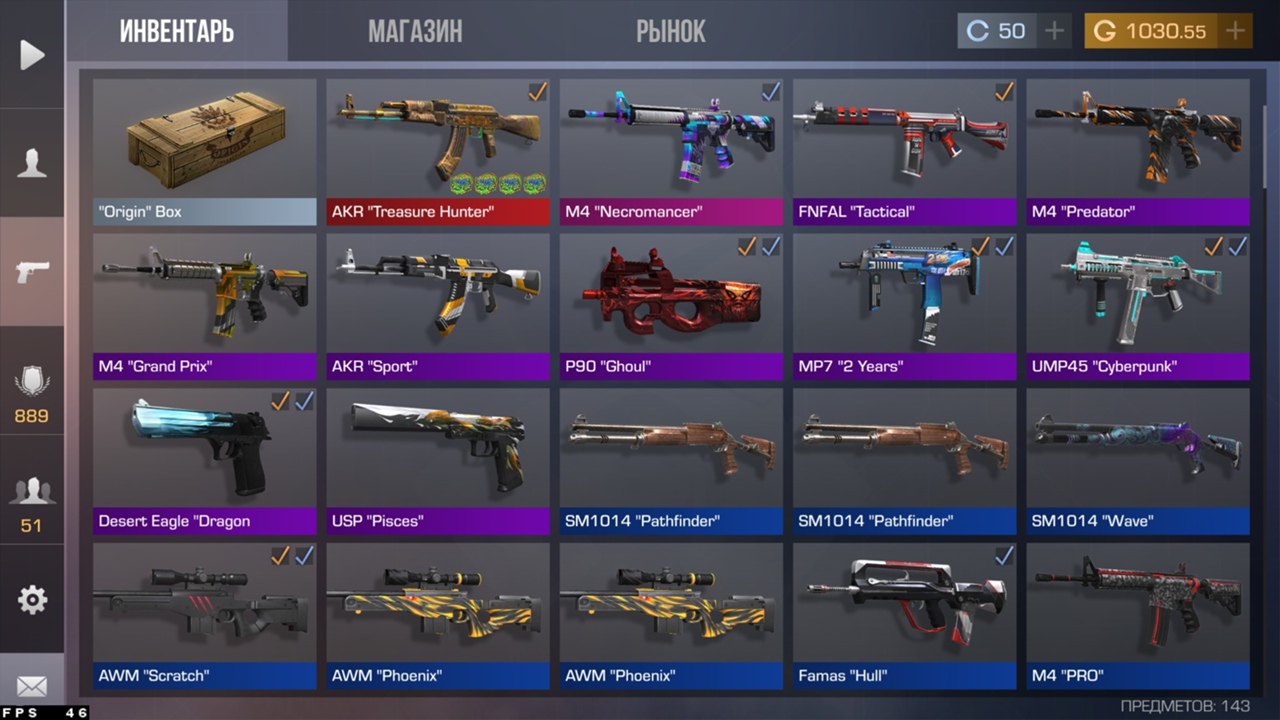
Task: Open the clan shield rating icon
Action: (32, 390)
